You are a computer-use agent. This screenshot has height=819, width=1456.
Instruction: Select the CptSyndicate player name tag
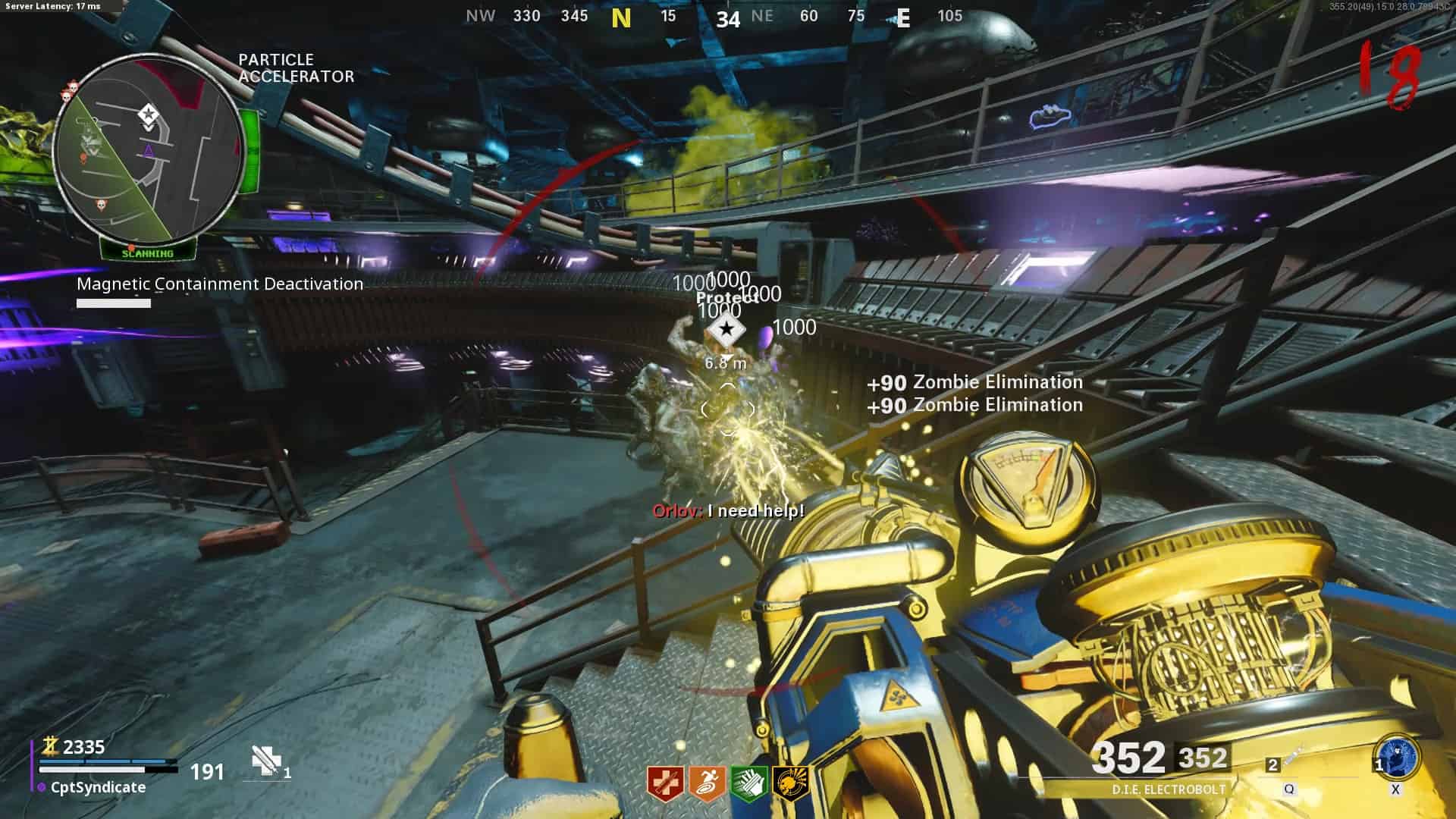[x=98, y=787]
